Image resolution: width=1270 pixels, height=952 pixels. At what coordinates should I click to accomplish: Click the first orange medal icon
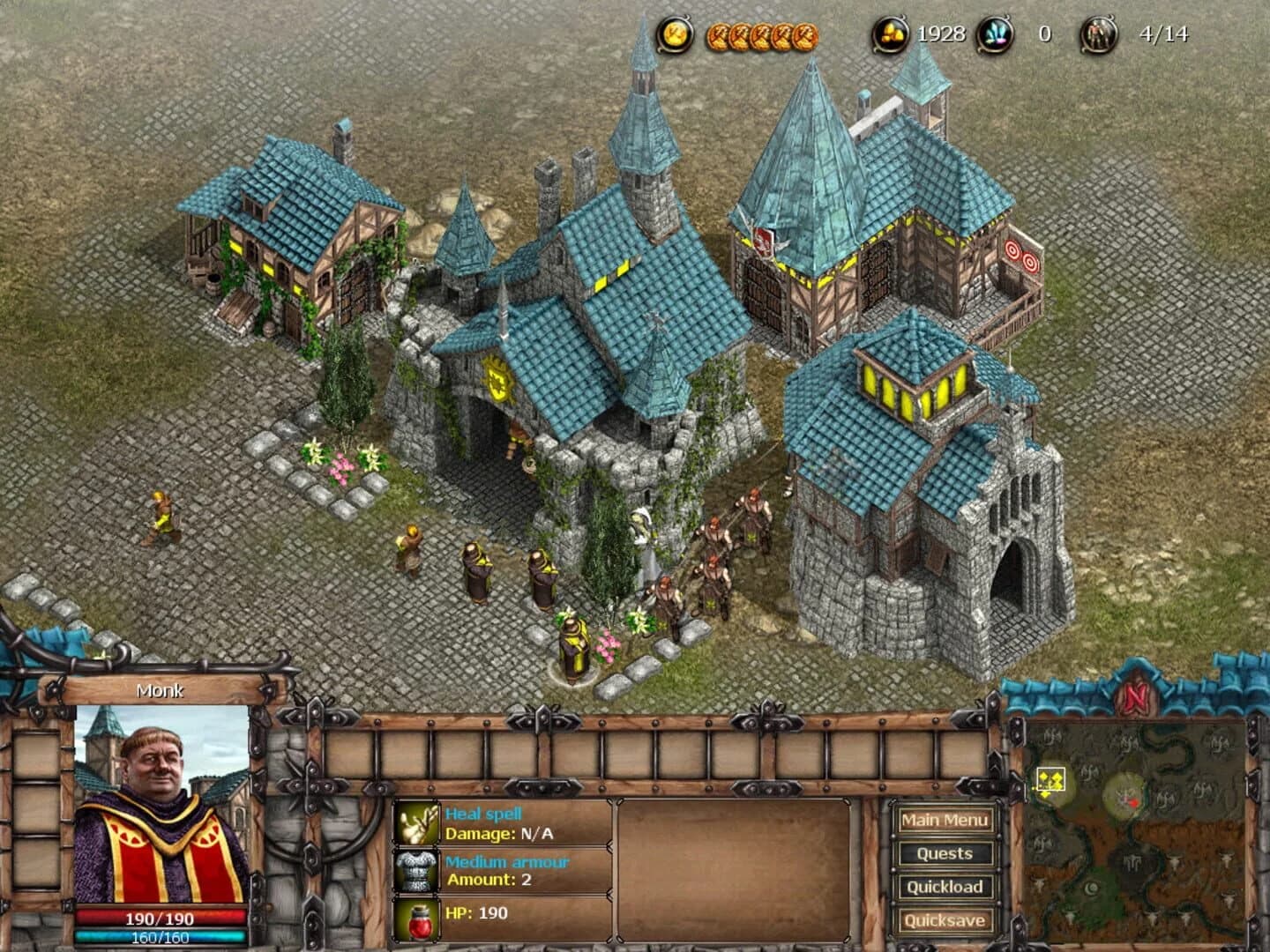[718, 34]
